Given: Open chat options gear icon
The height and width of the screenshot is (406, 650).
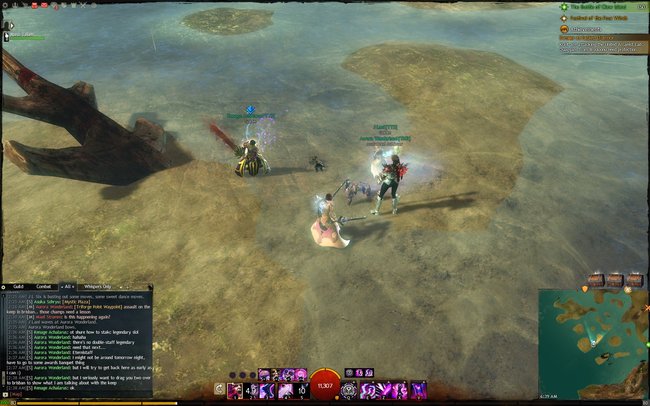Looking at the screenshot, I should pyautogui.click(x=4, y=286).
